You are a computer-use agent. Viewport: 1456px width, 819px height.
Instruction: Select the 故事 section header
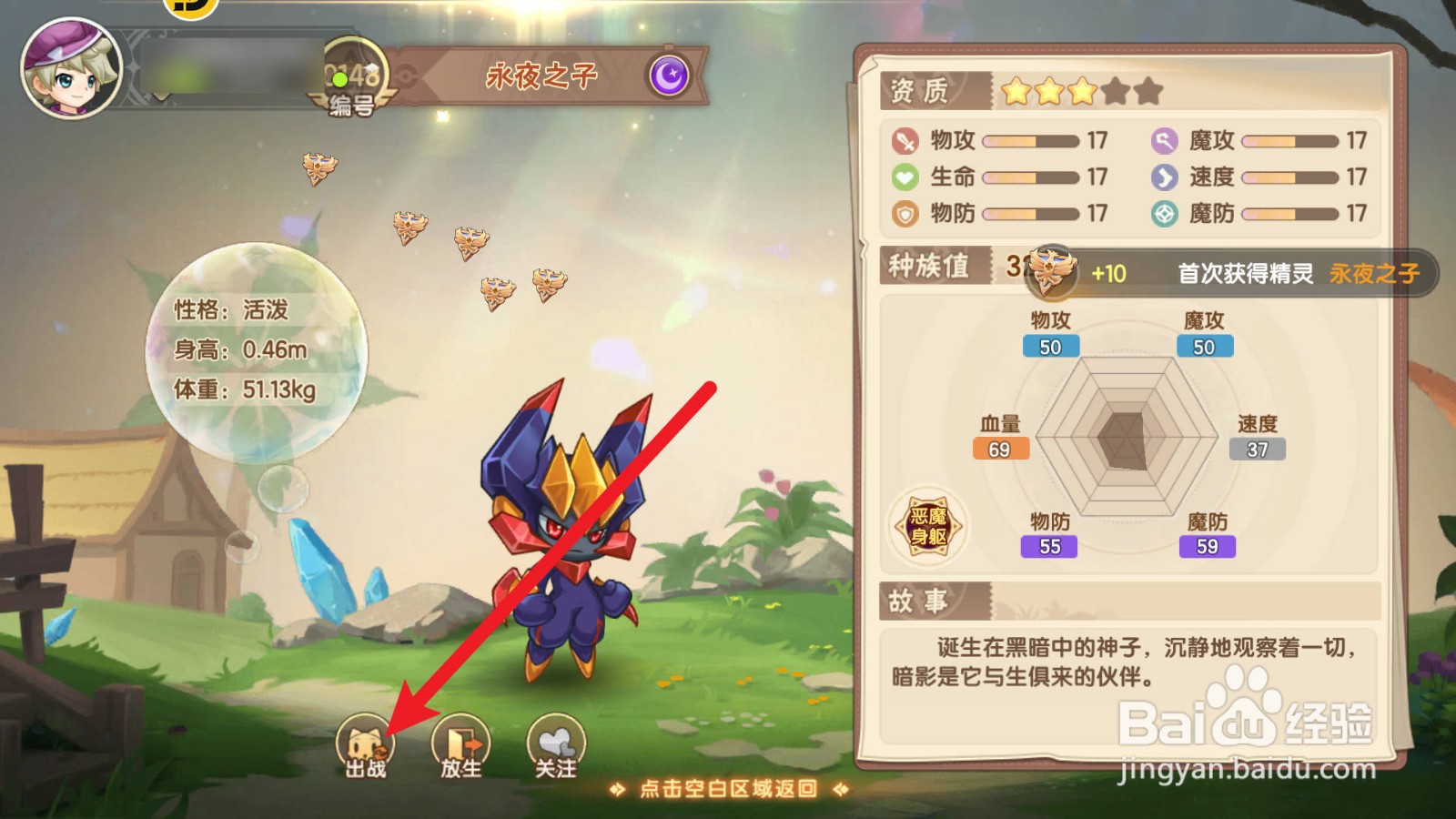tap(919, 600)
